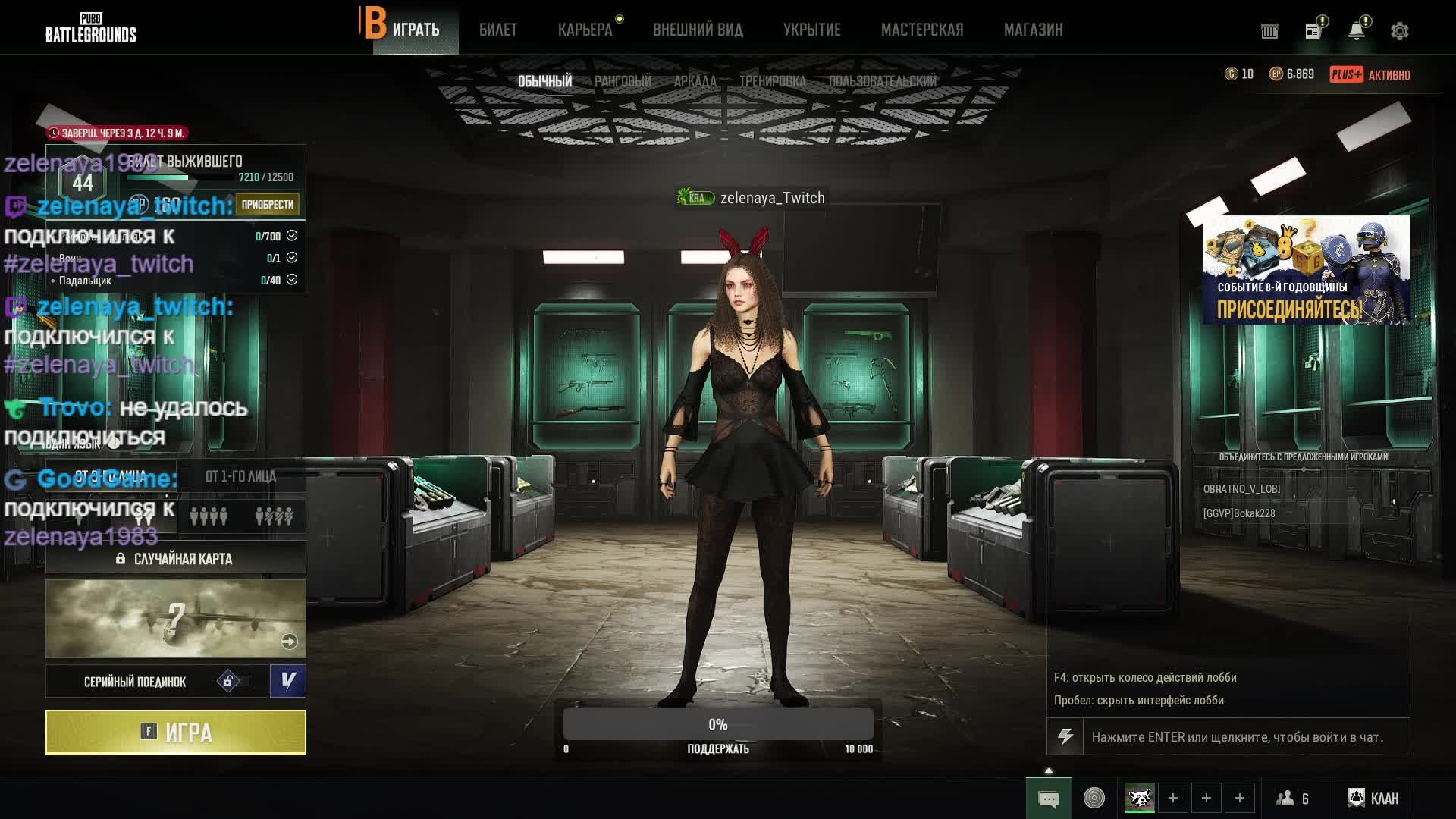Open the МАСТЕРСКАЯ workshop tab
The width and height of the screenshot is (1456, 819).
pyautogui.click(x=922, y=30)
